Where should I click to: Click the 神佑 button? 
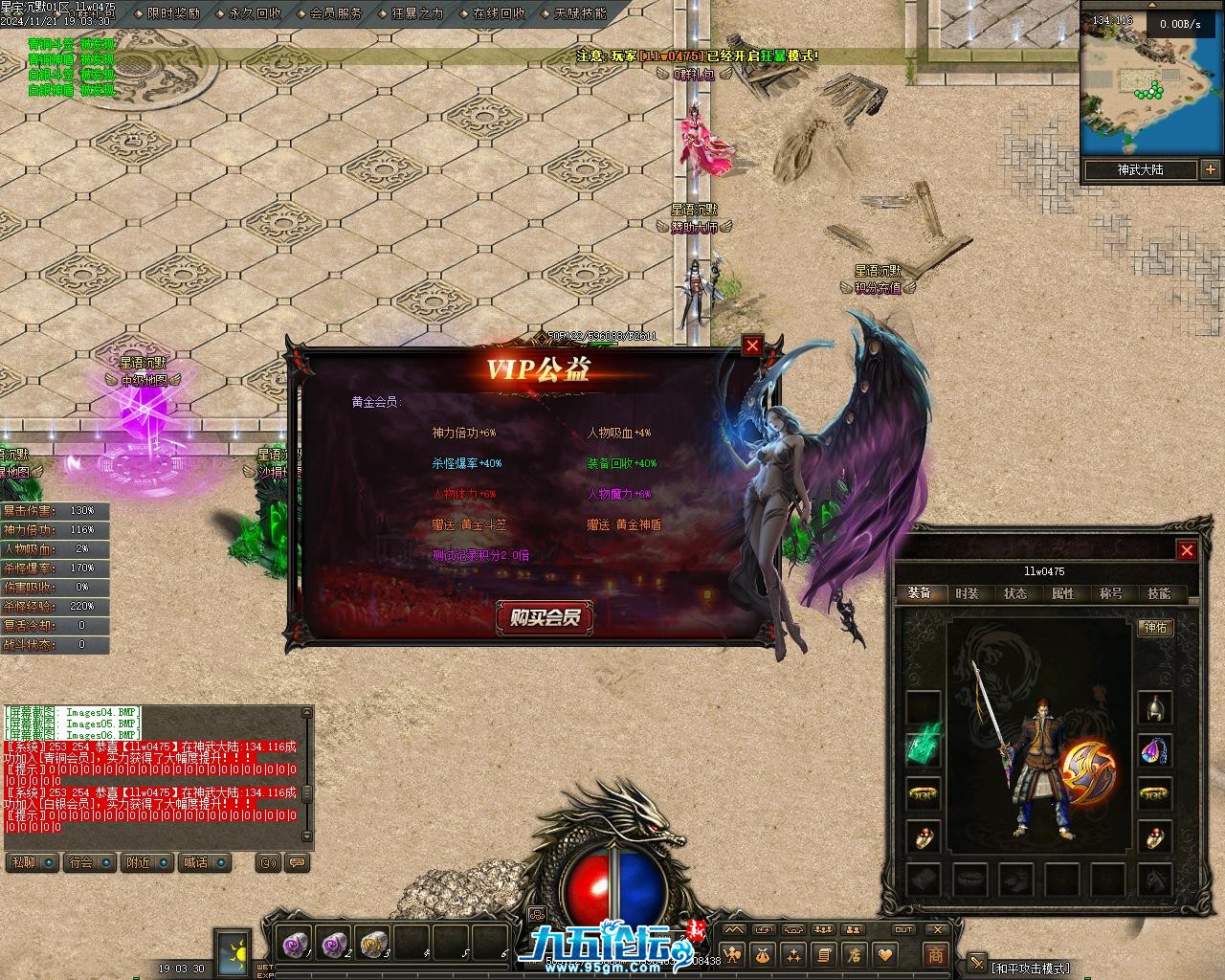[x=1155, y=627]
